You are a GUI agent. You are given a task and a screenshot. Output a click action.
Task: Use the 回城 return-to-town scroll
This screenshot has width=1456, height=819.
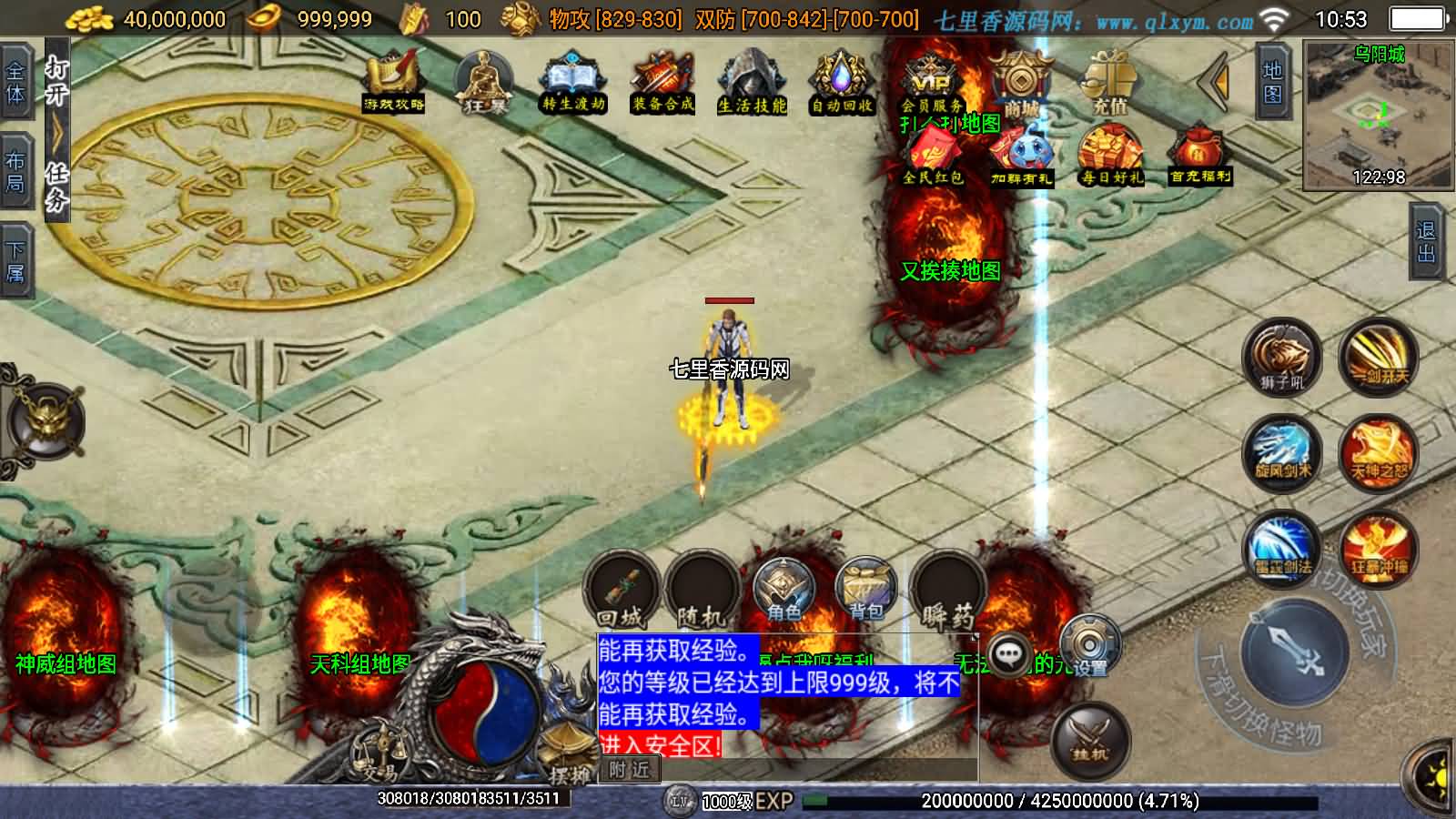(x=622, y=590)
